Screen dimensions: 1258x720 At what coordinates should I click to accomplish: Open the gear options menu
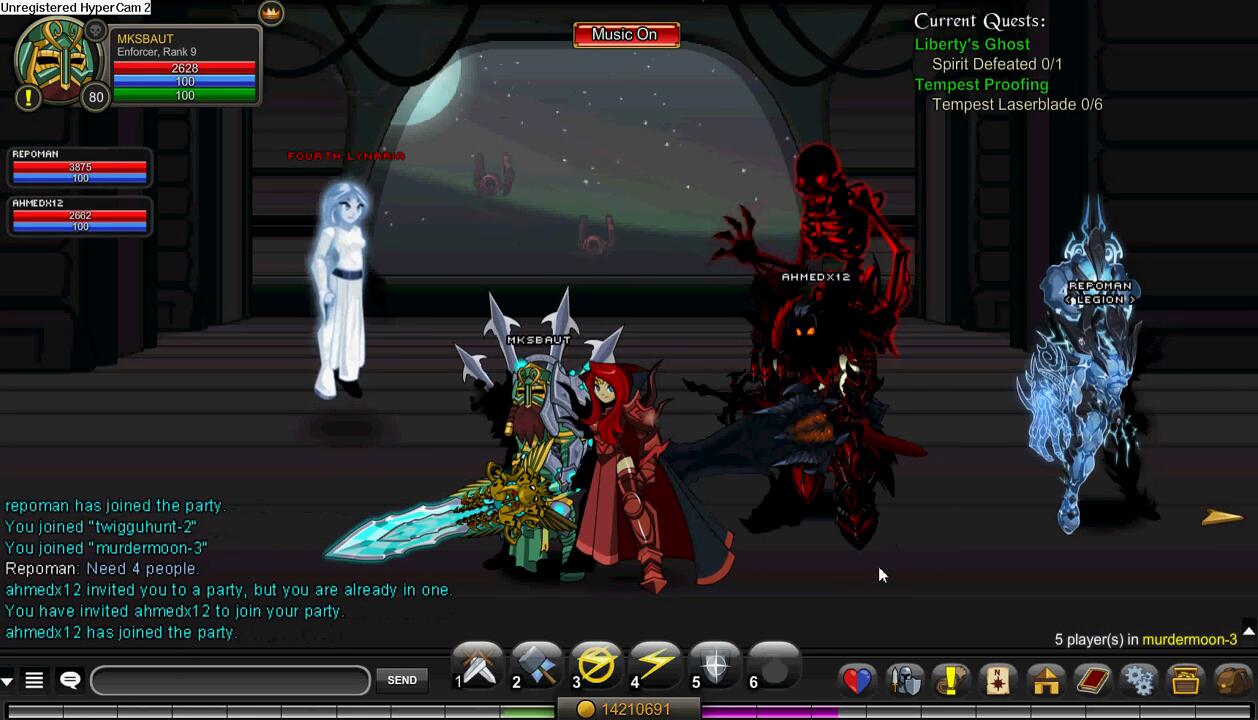tap(1139, 681)
